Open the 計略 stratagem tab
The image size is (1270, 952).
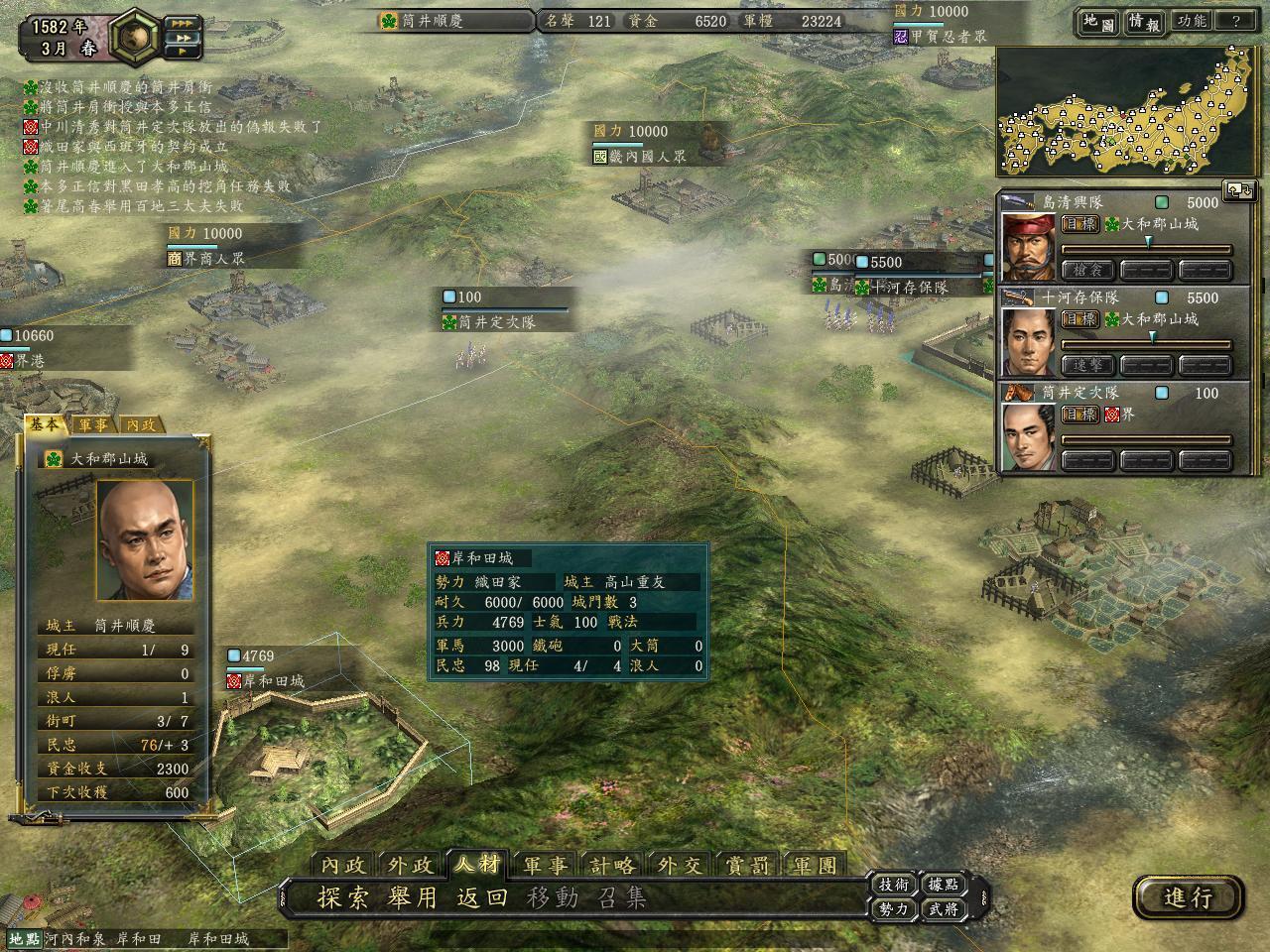click(612, 865)
